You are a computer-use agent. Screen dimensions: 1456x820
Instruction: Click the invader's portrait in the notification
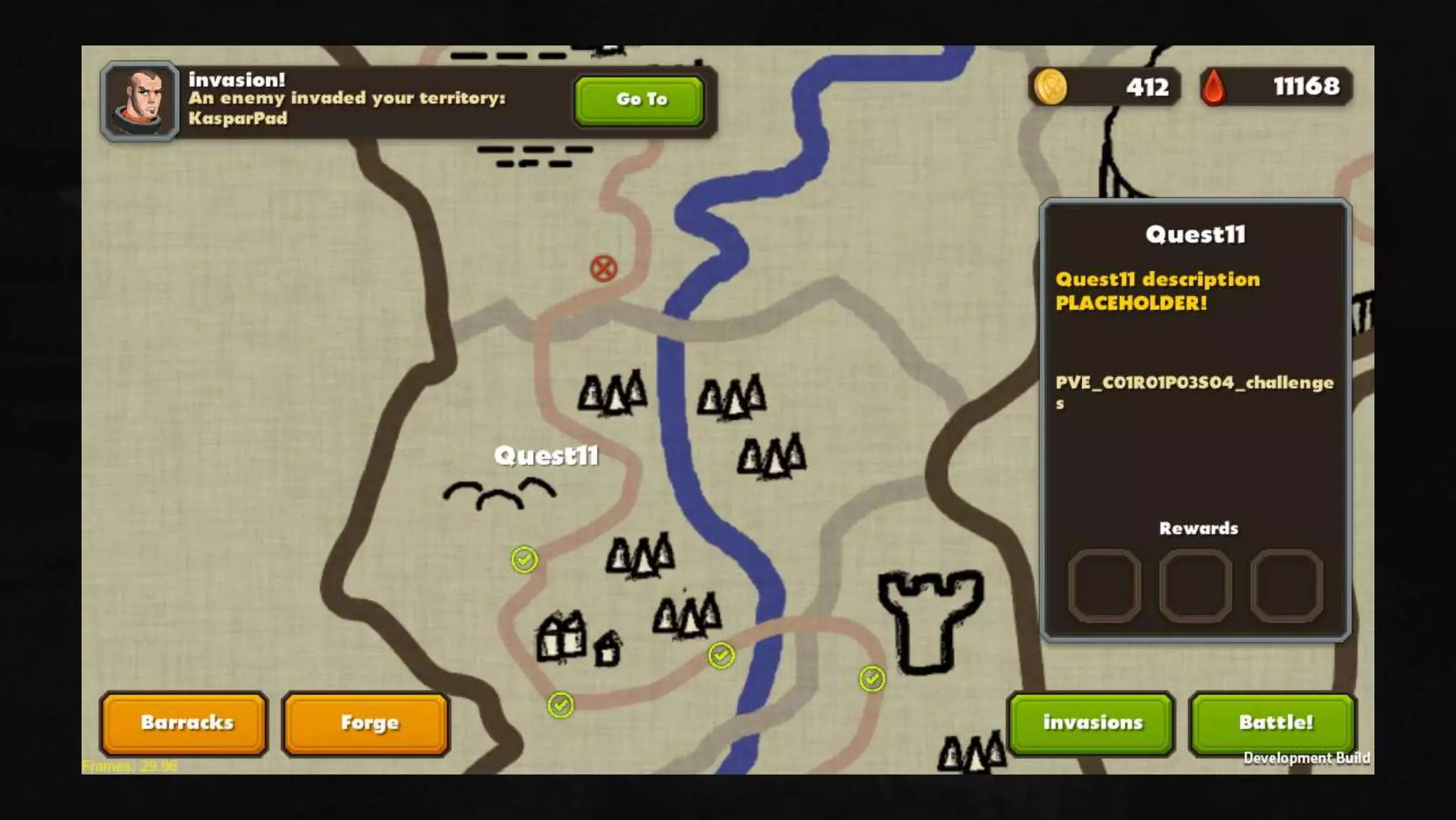[x=140, y=101]
